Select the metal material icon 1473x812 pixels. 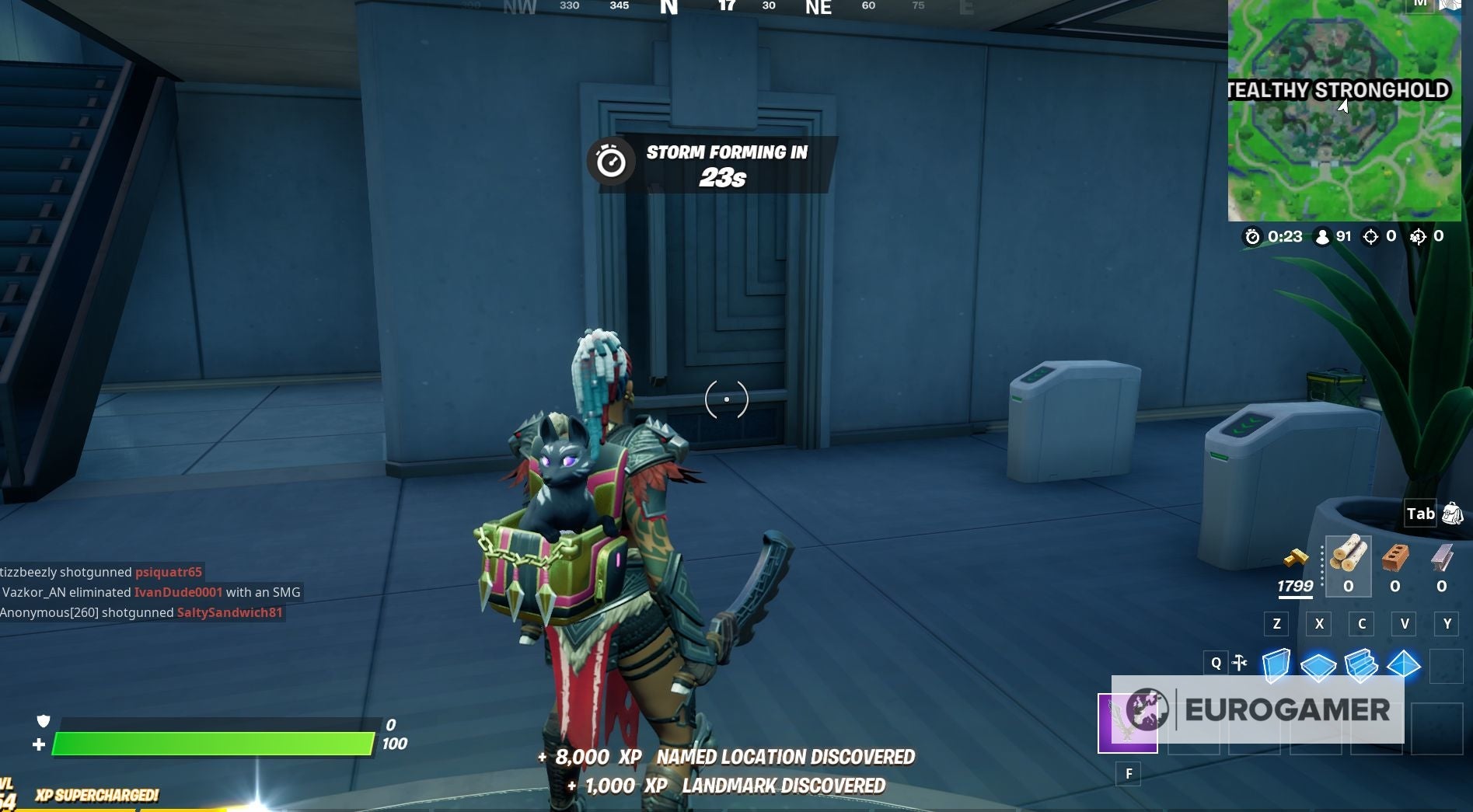pos(1442,559)
